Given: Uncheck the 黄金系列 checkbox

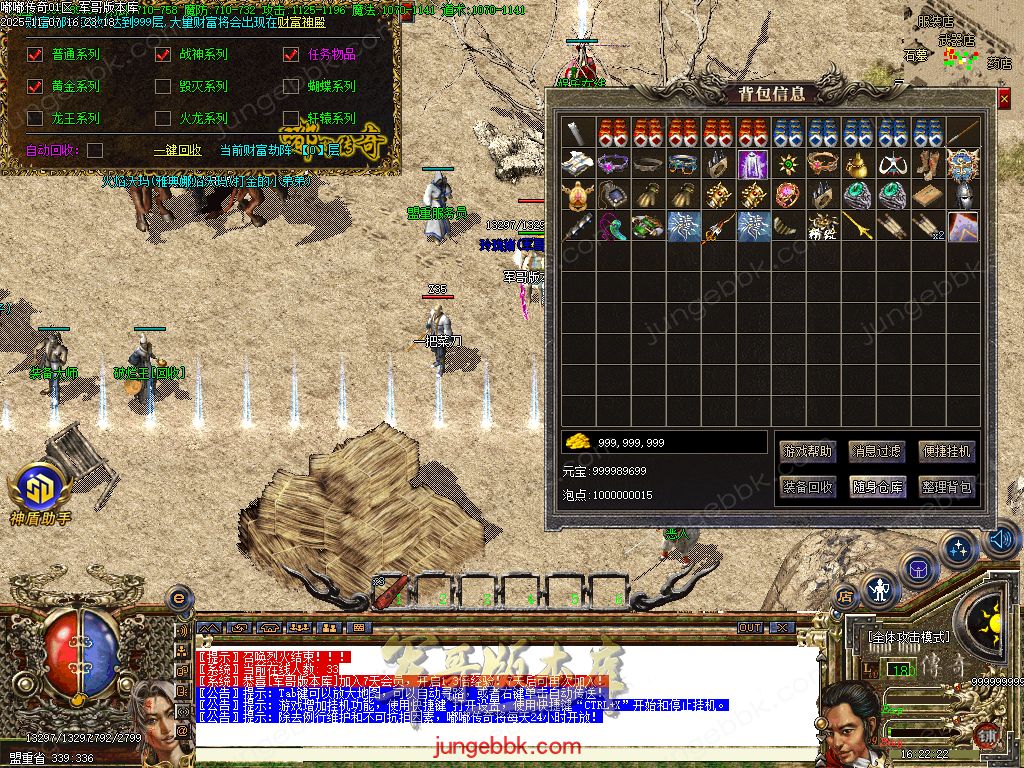Looking at the screenshot, I should tap(35, 87).
